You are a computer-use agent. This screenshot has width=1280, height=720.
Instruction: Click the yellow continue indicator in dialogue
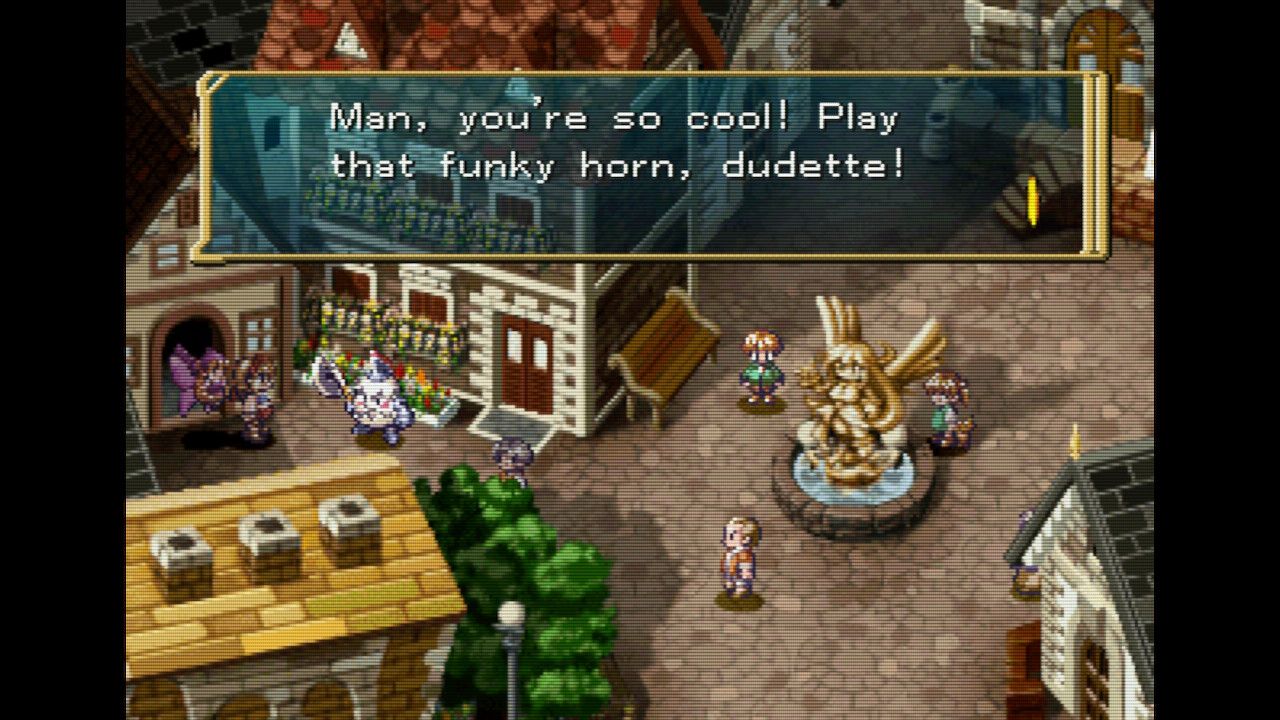point(1033,201)
